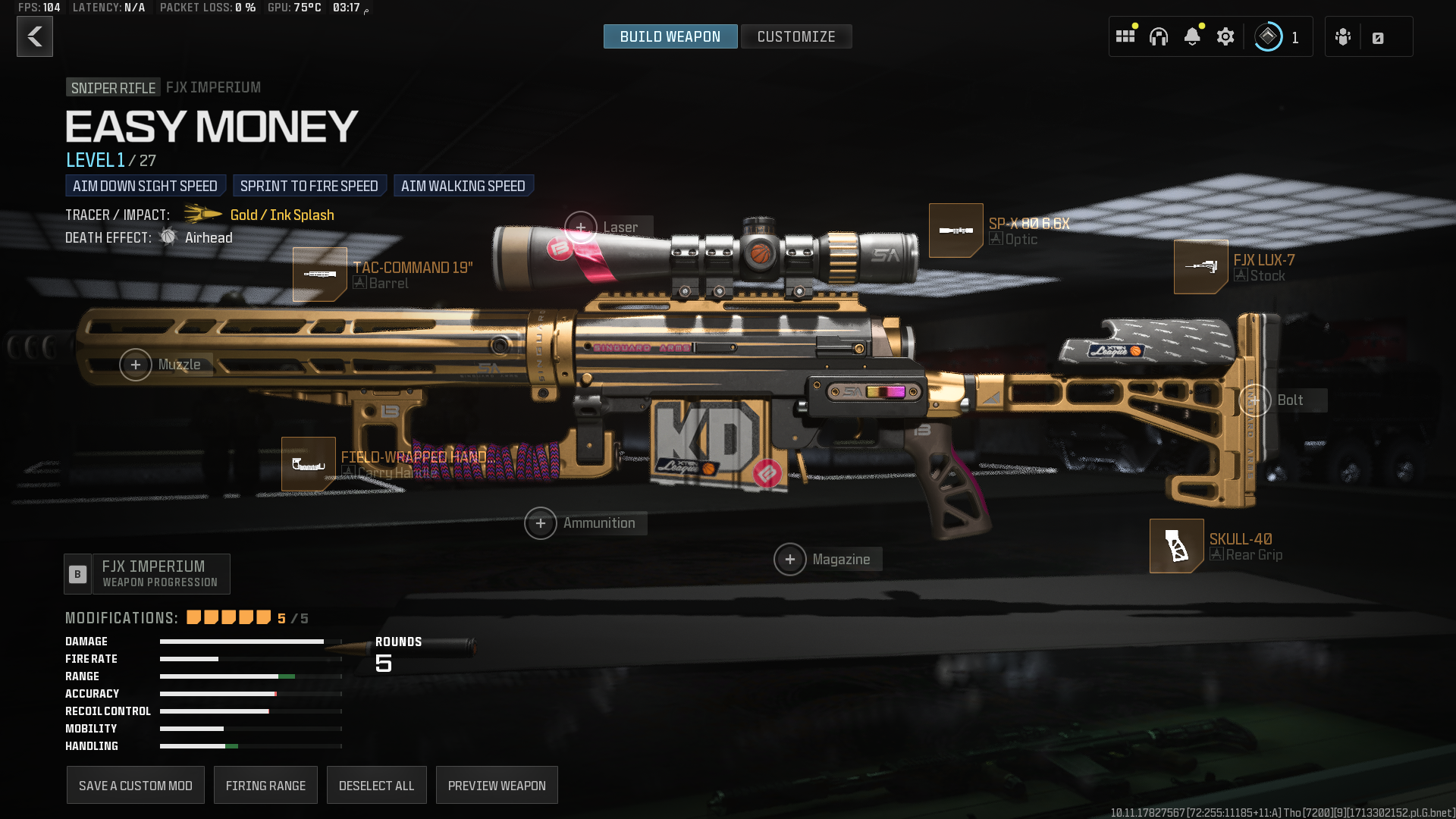Select the Field-Wrapped Handle Carry Handle slot
The width and height of the screenshot is (1456, 819).
point(309,464)
